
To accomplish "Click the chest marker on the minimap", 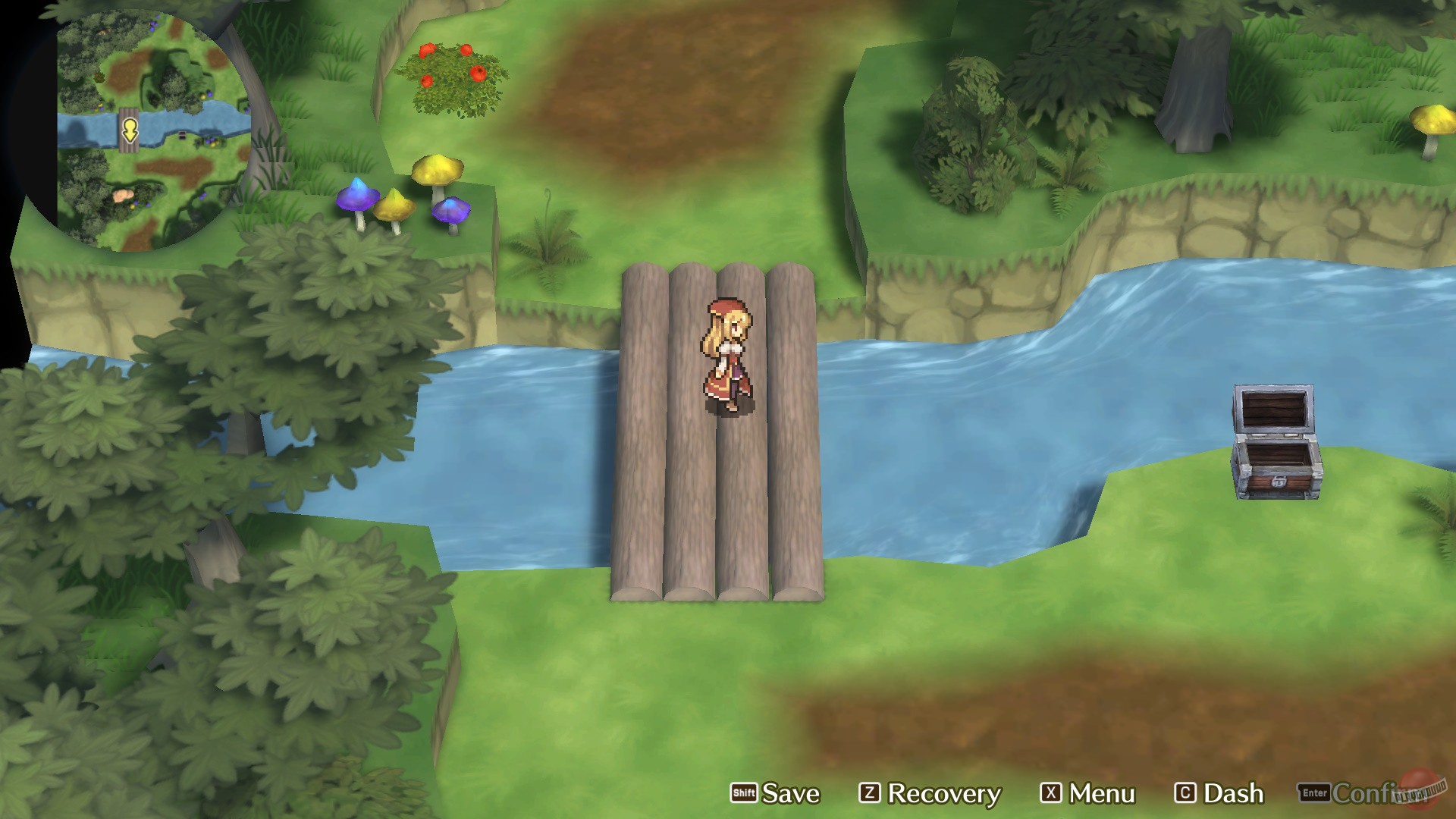I will (x=182, y=135).
